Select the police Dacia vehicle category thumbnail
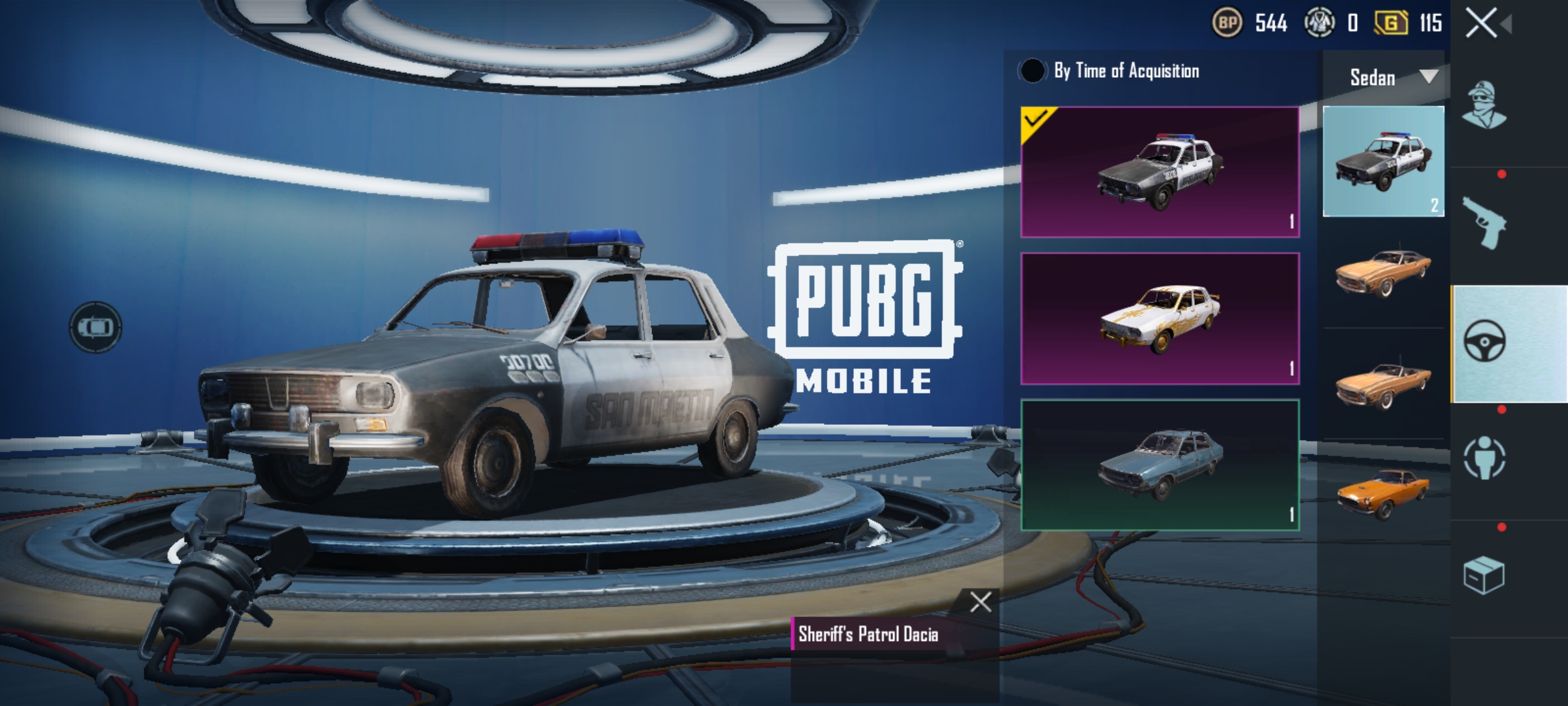The image size is (1568, 706). [x=1383, y=161]
